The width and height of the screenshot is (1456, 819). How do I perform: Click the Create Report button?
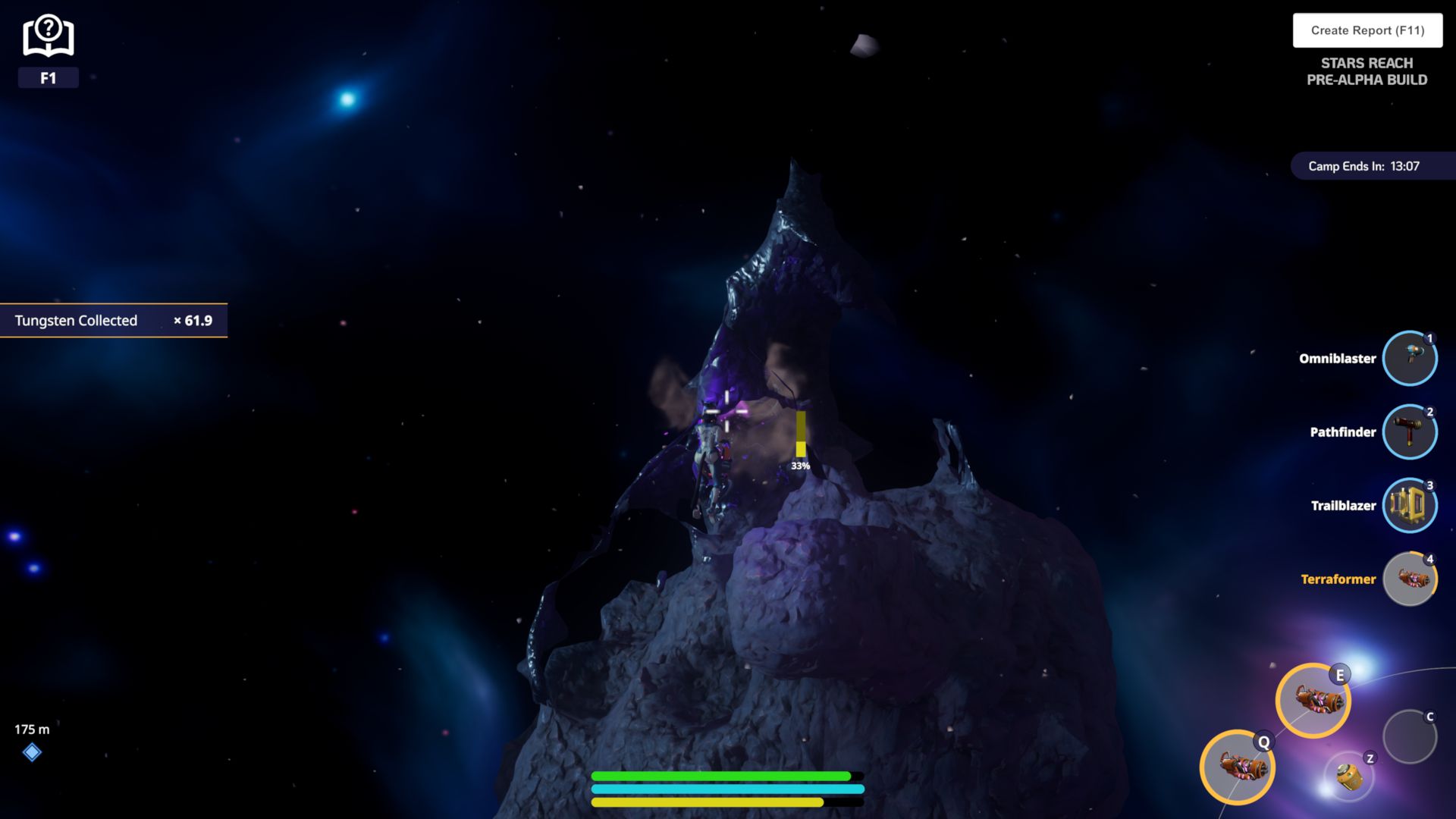1367,30
